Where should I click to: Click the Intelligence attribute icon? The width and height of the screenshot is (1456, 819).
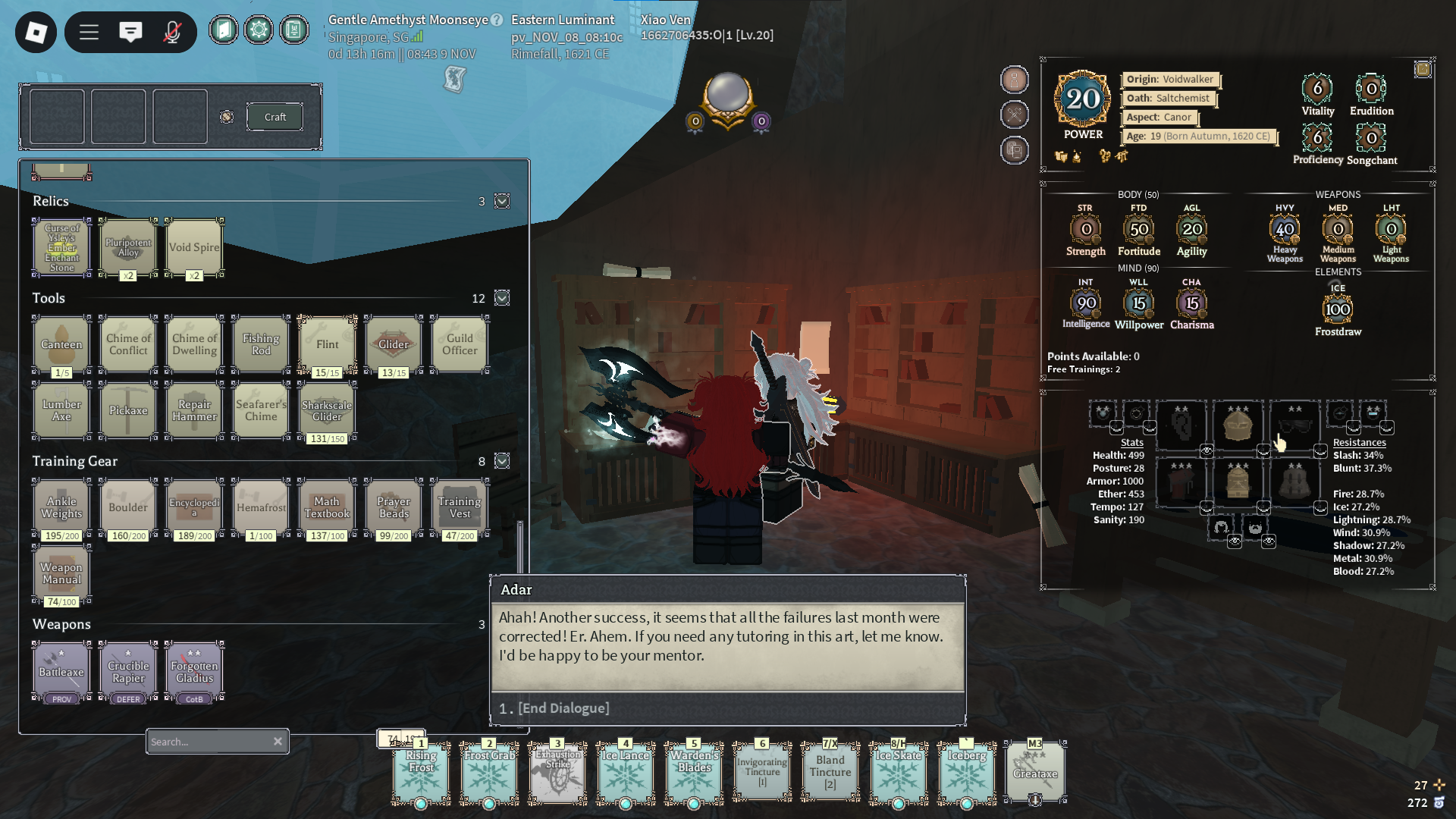click(1086, 303)
